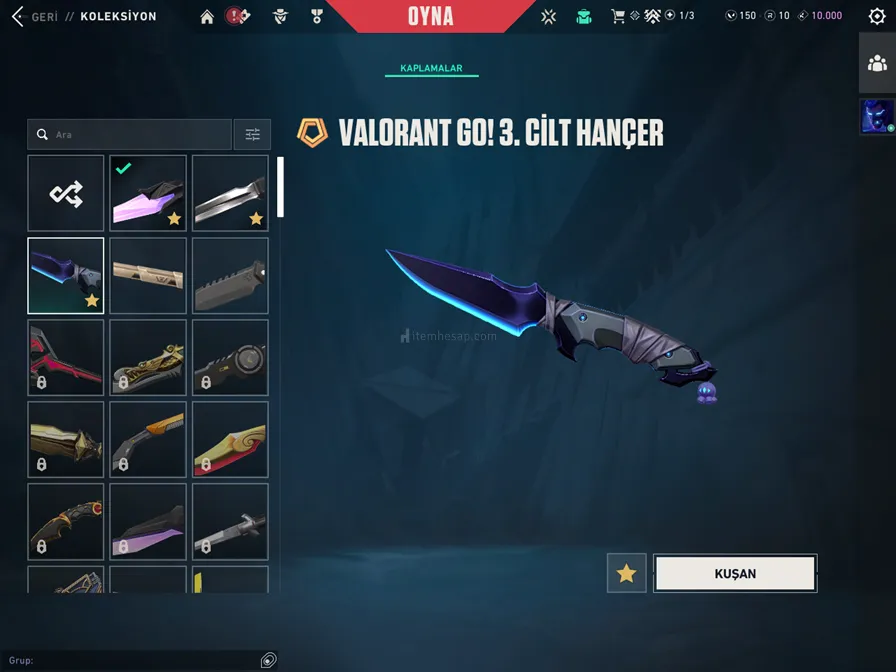Switch to the KAPLAMALAR tab
The width and height of the screenshot is (896, 672).
(431, 68)
